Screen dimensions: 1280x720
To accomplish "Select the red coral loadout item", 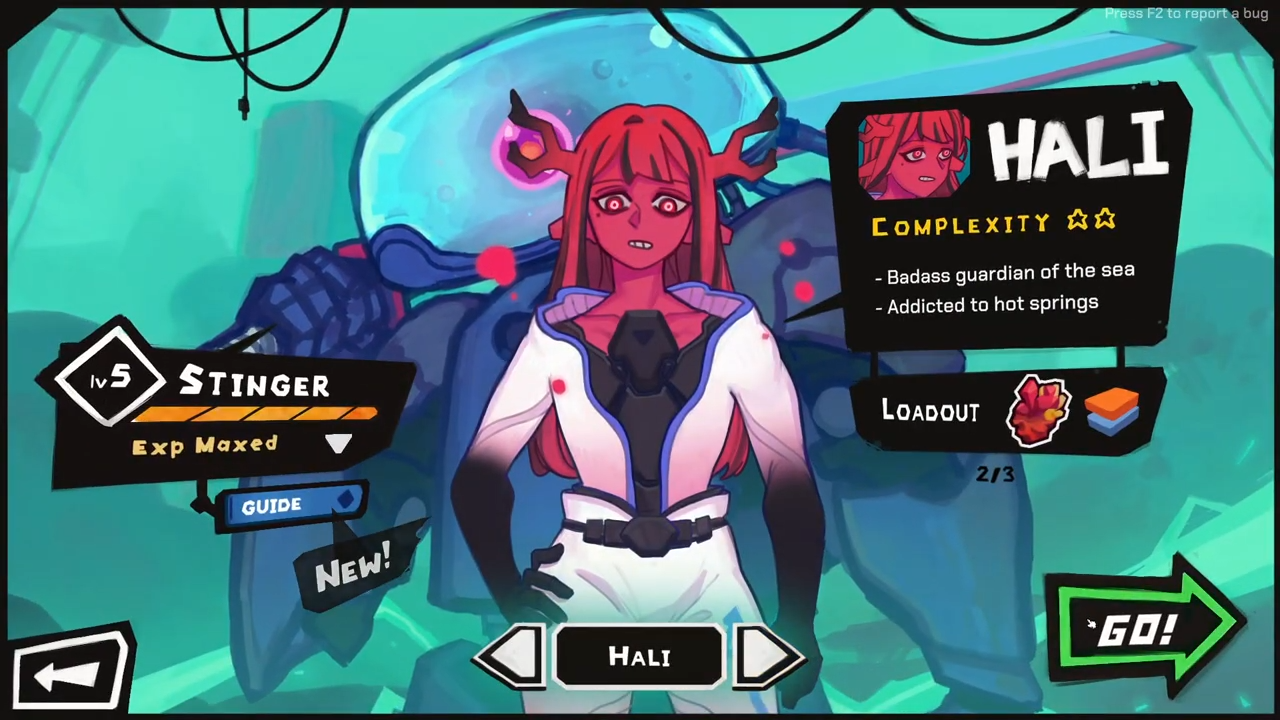I will [x=1038, y=411].
